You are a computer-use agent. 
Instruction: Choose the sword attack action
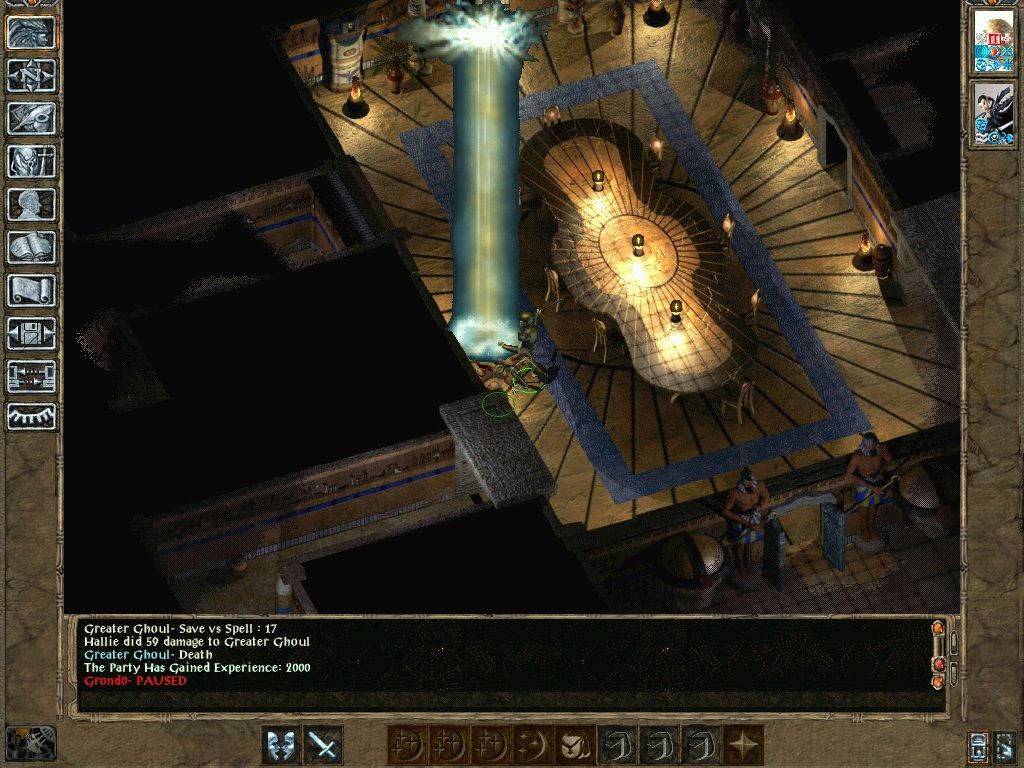click(x=323, y=745)
